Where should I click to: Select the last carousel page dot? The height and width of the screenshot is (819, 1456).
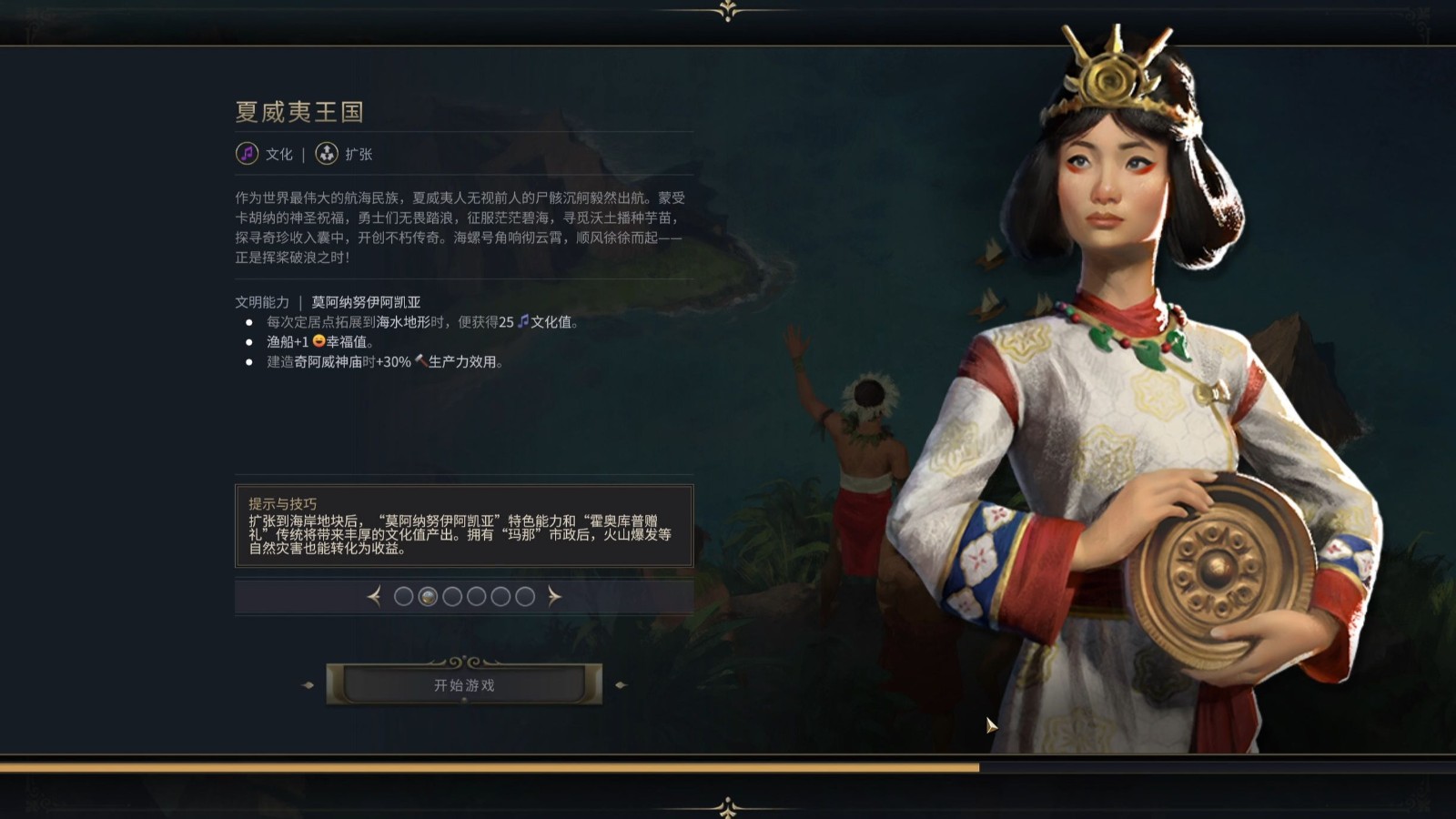(x=525, y=597)
